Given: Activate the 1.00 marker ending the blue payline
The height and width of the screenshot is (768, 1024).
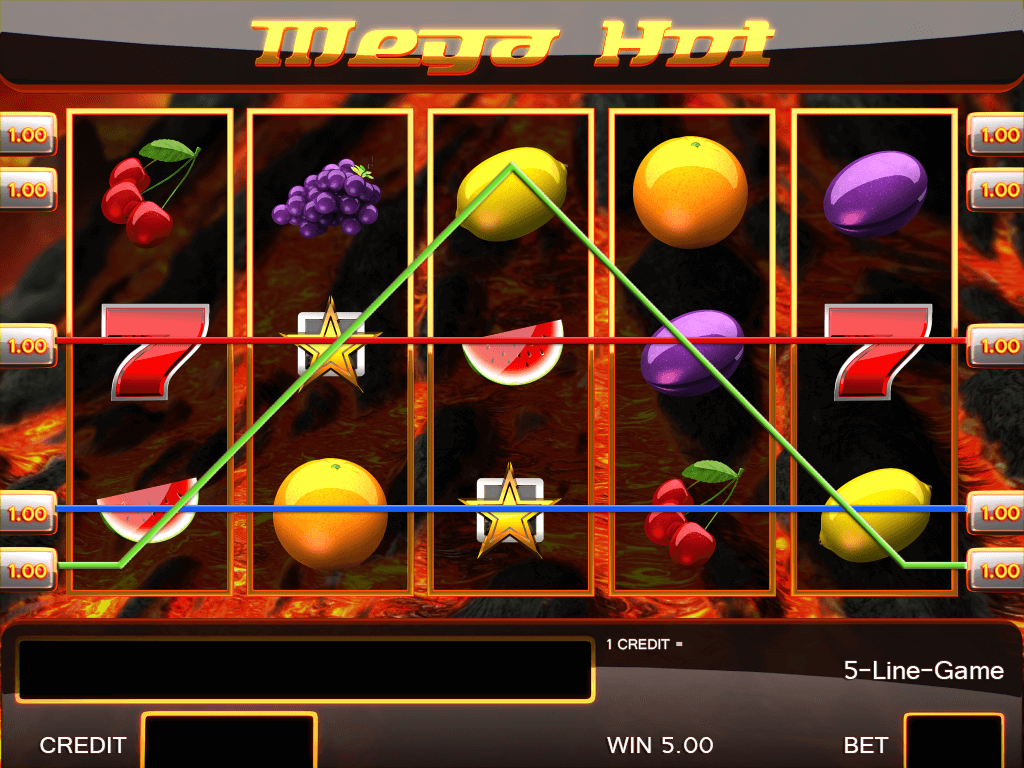Looking at the screenshot, I should coord(996,513).
